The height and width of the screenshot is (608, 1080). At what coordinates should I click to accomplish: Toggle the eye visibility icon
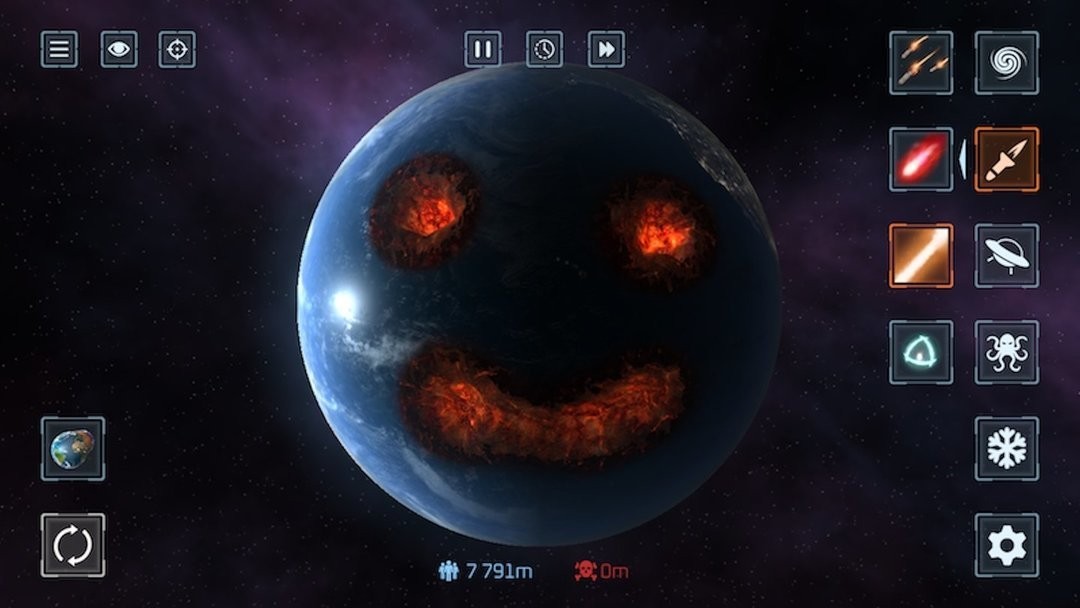[x=118, y=49]
